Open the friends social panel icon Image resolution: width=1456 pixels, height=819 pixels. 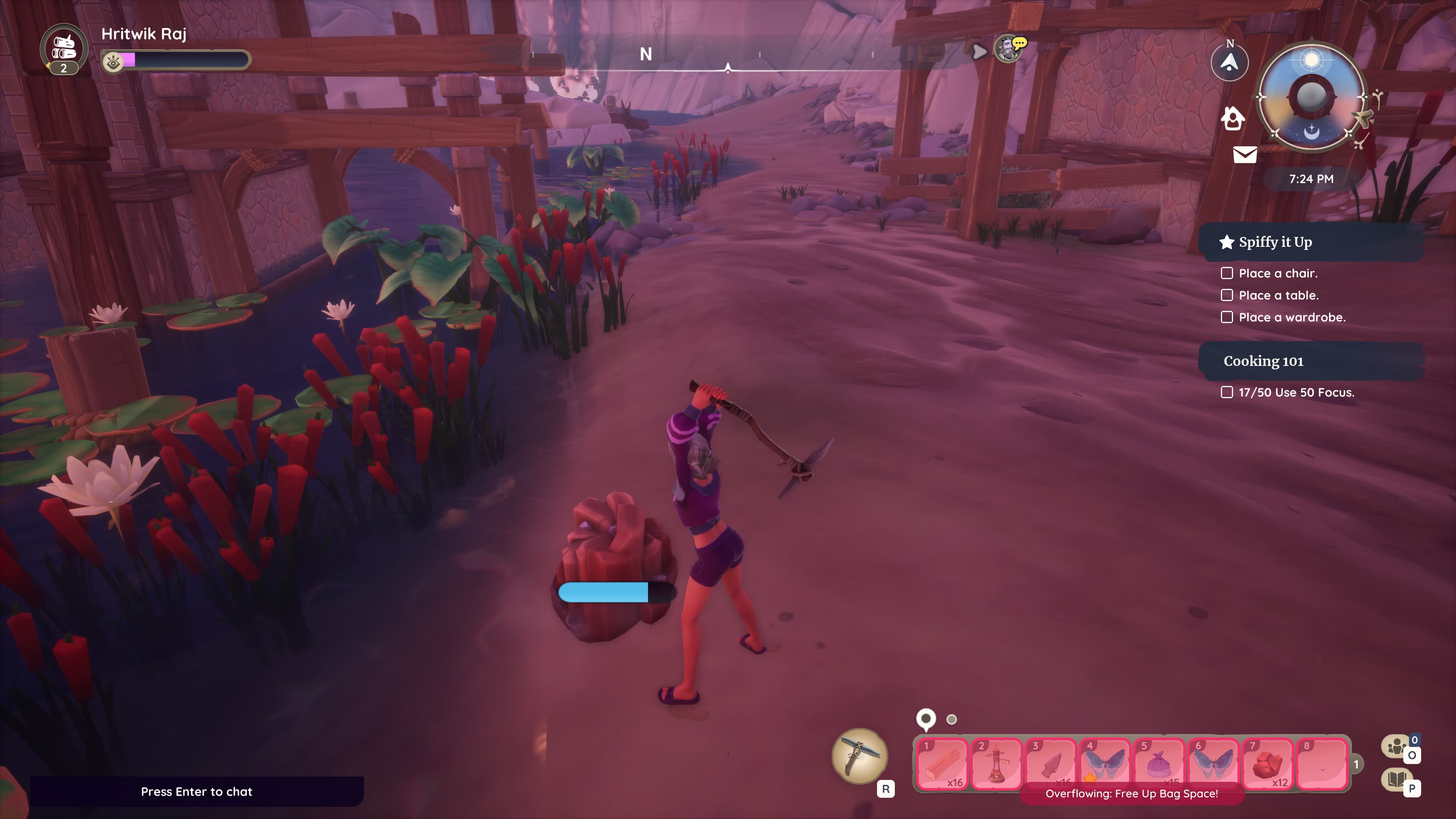[x=1396, y=746]
